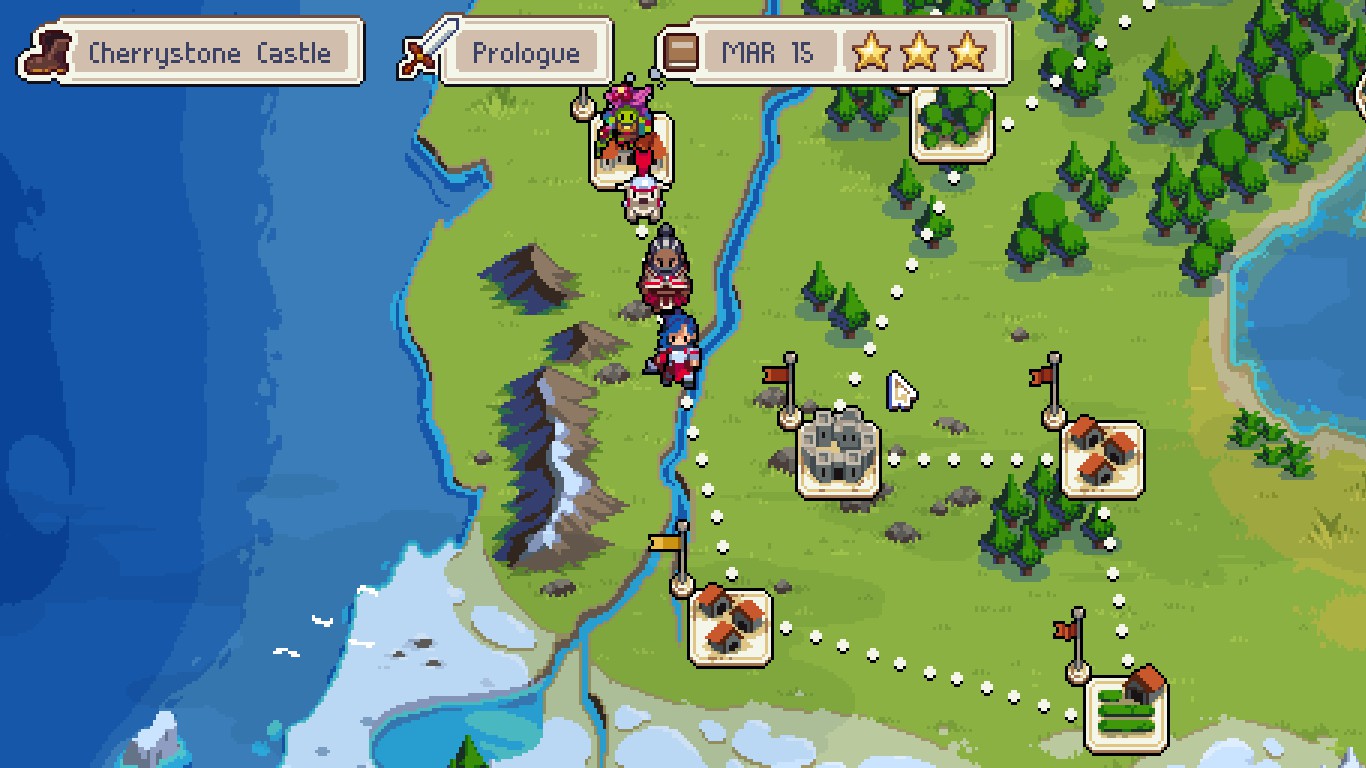Open the farm field level tile

click(x=1126, y=712)
